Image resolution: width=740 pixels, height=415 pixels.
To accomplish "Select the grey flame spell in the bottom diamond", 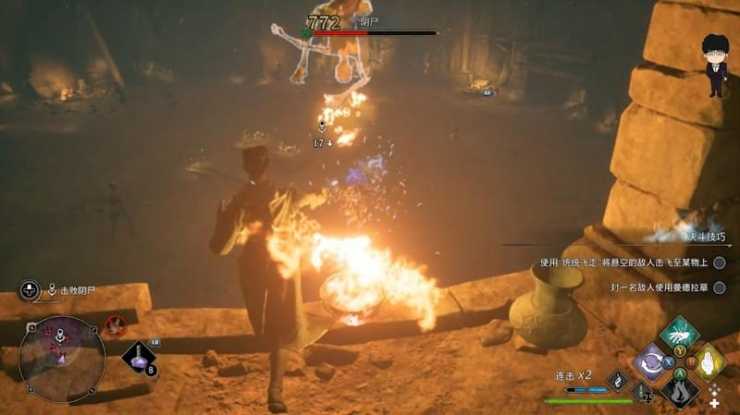I will click(x=680, y=389).
